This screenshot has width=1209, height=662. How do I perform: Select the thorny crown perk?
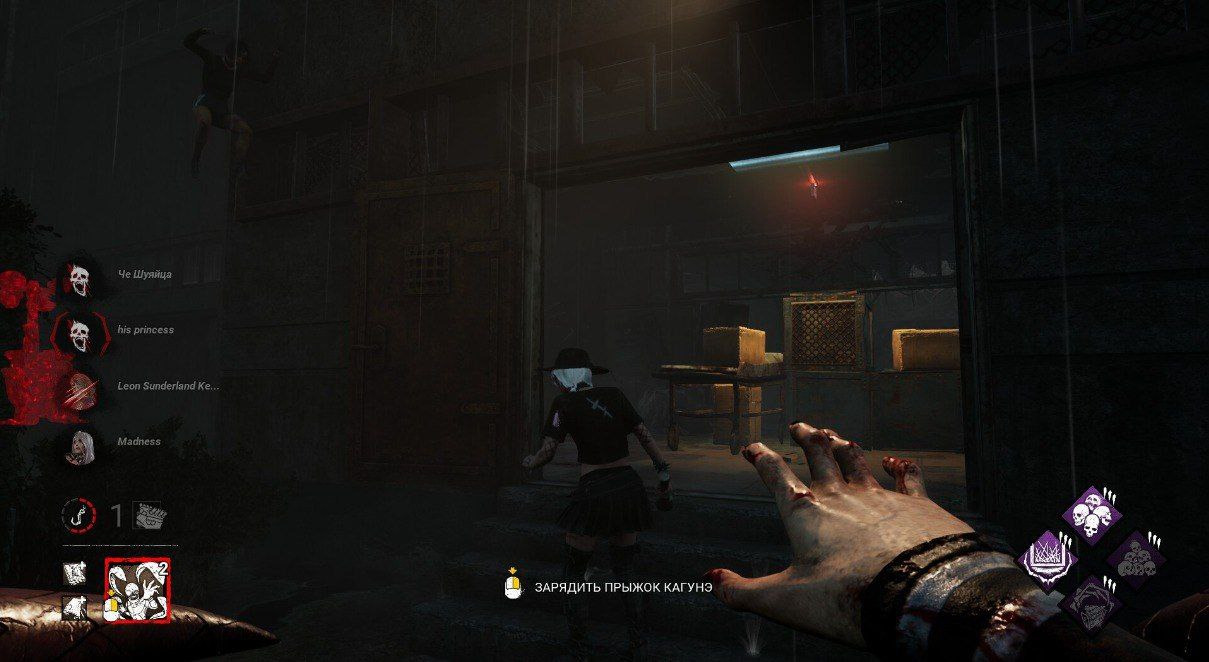coord(1047,558)
